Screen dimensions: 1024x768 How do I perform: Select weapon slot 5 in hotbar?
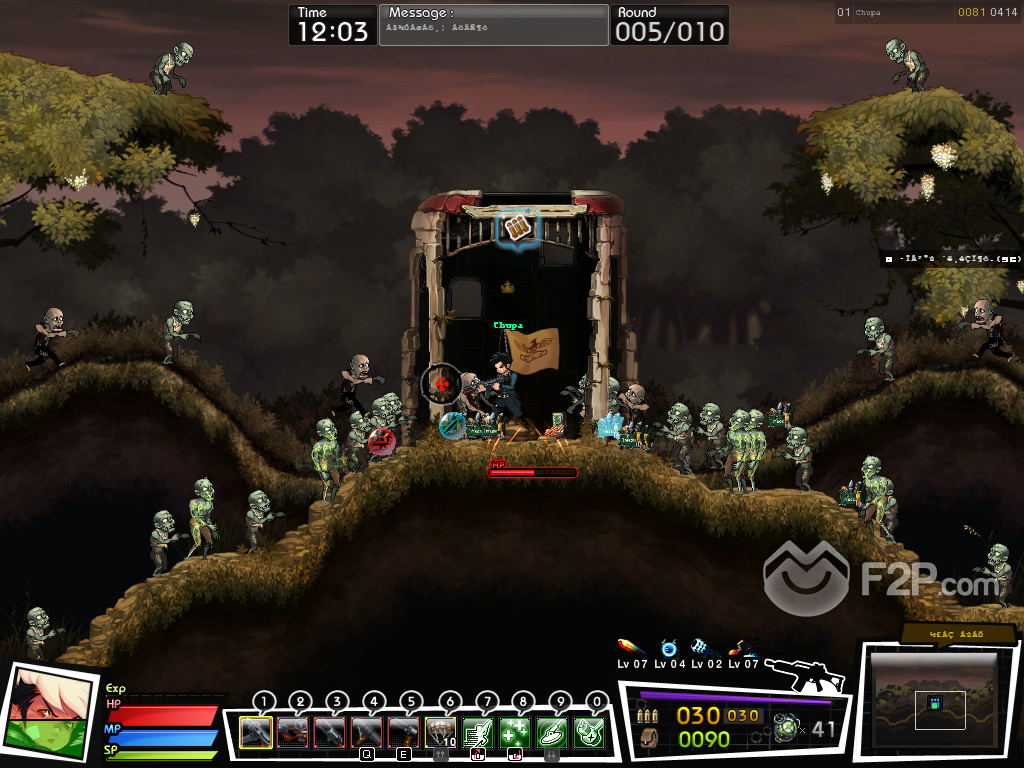tap(403, 732)
